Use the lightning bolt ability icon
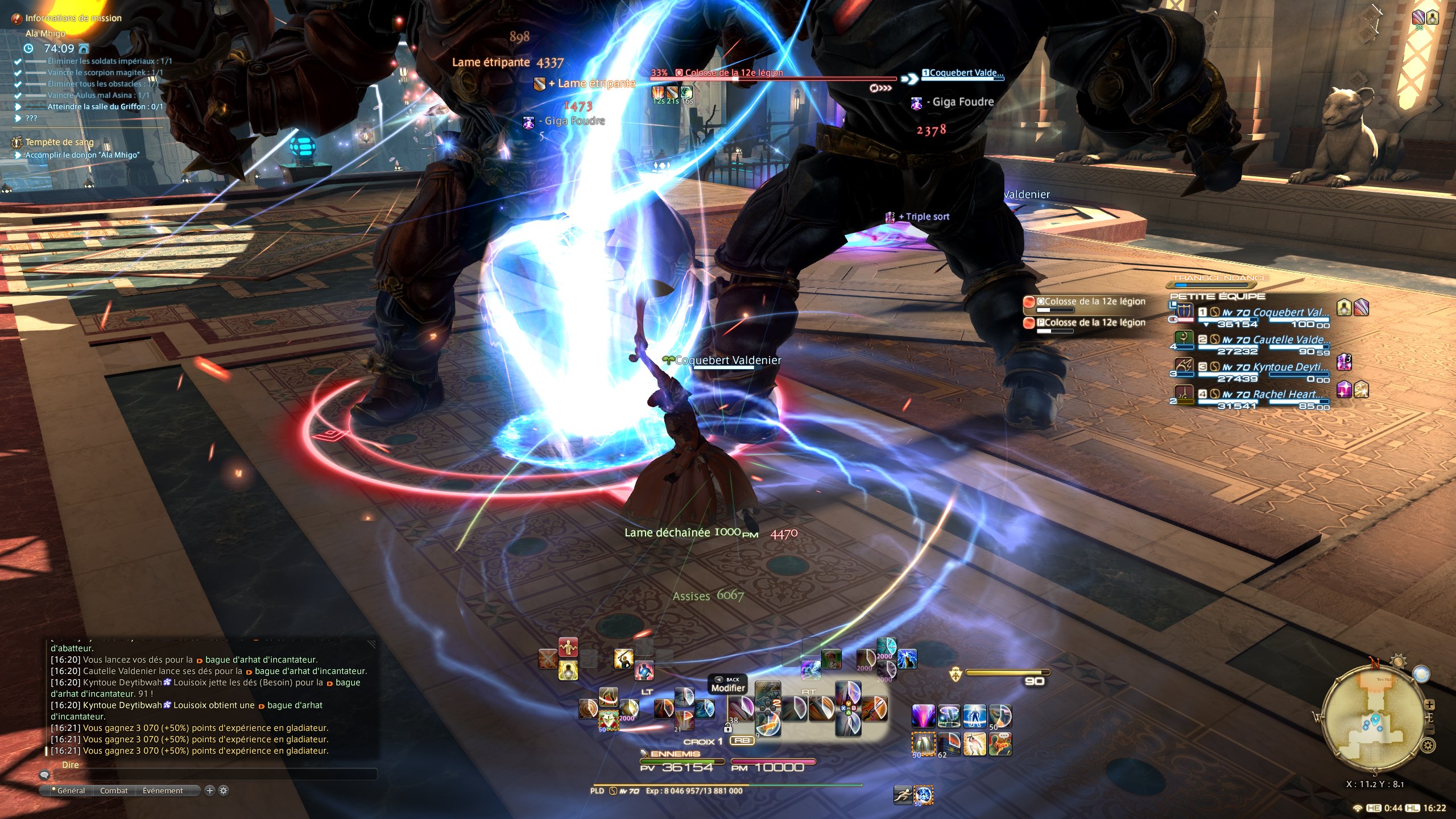1456x819 pixels. coord(908,659)
